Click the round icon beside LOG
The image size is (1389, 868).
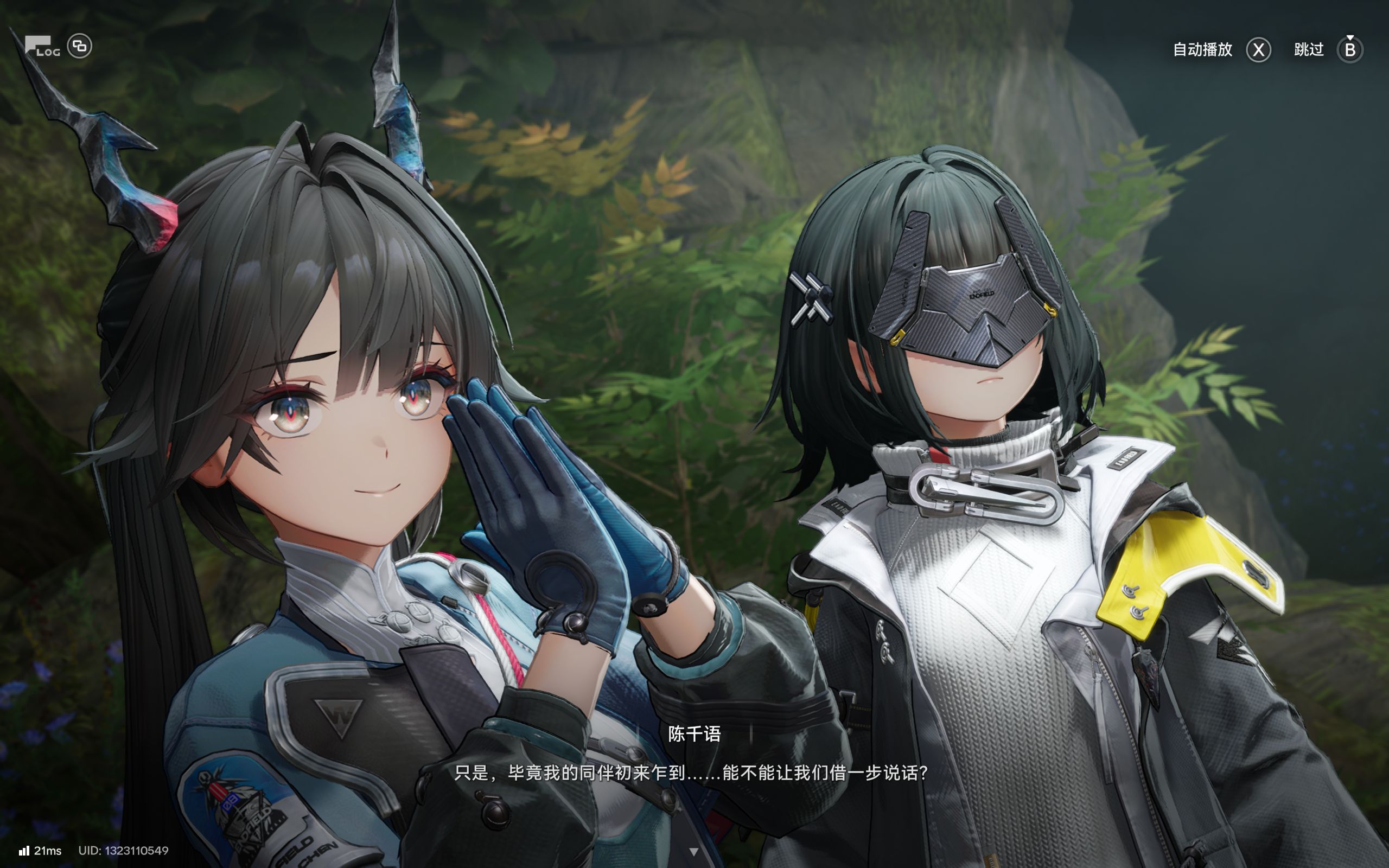80,46
